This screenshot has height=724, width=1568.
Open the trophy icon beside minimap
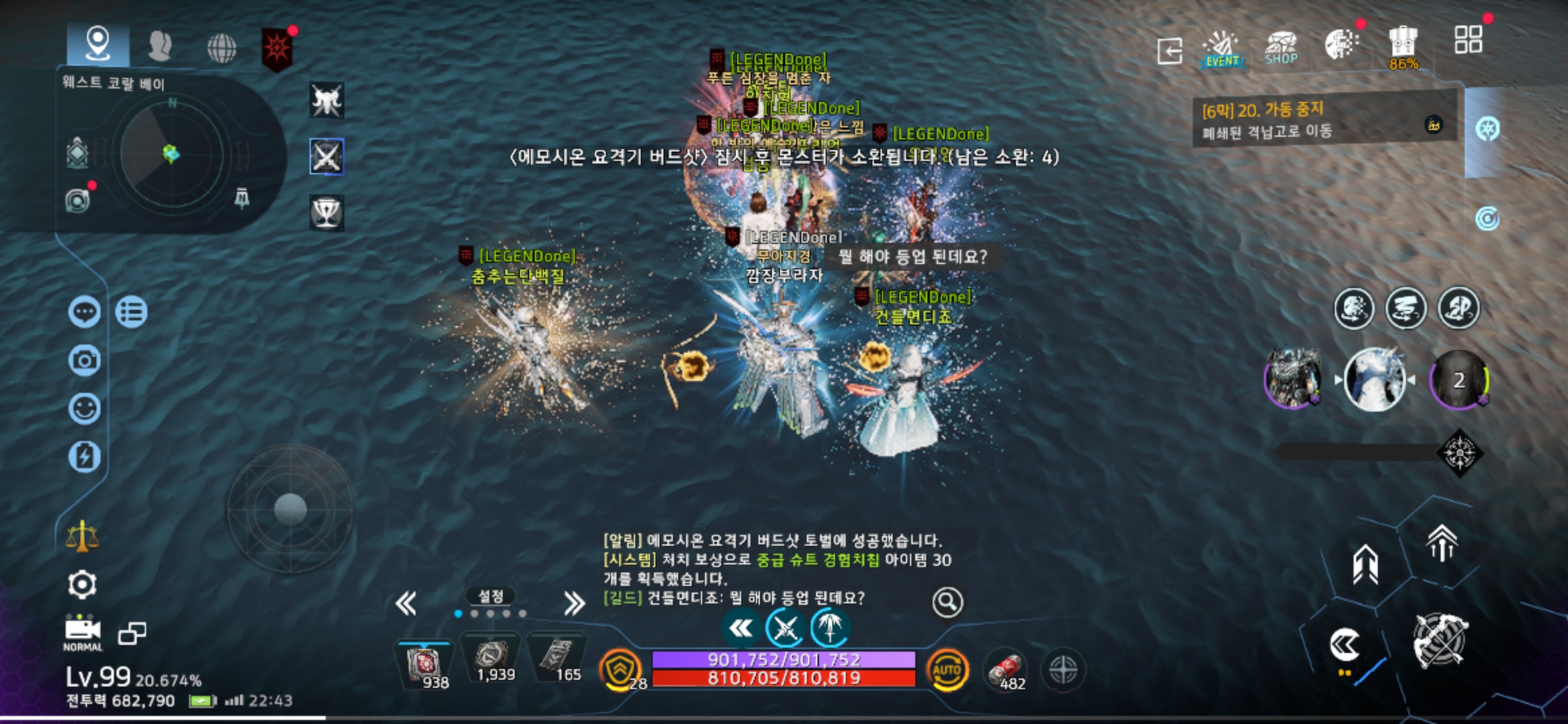(x=326, y=213)
